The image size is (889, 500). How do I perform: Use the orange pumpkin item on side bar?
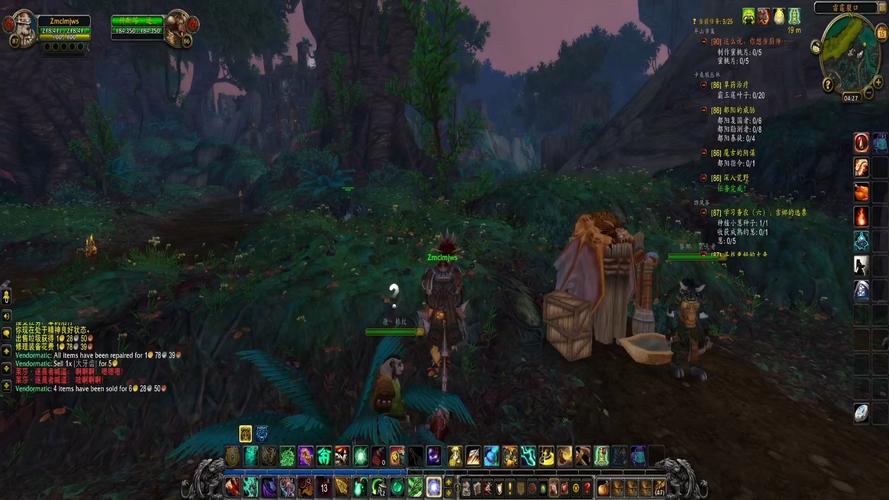tap(861, 191)
